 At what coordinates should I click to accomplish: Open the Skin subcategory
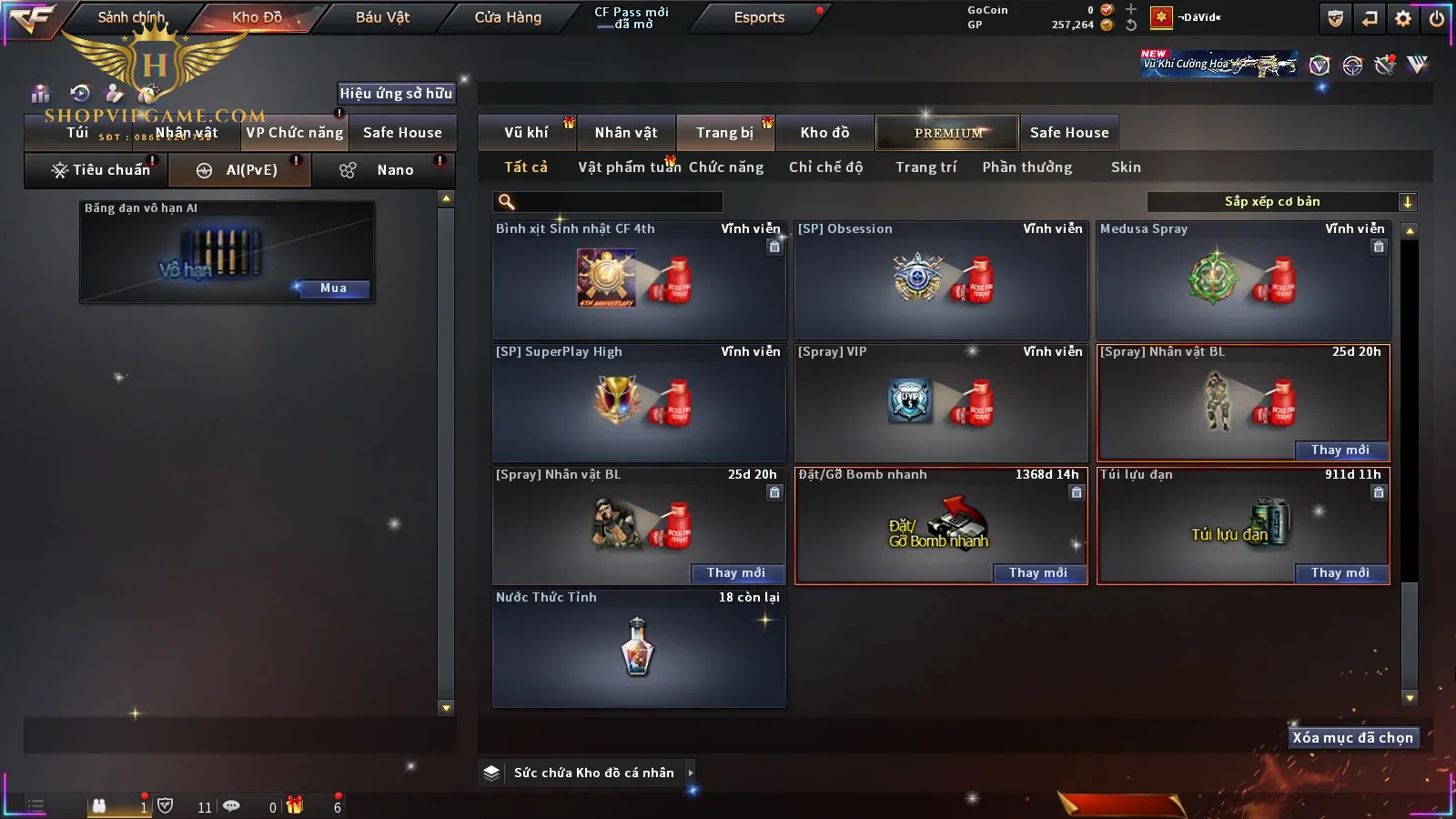point(1126,167)
